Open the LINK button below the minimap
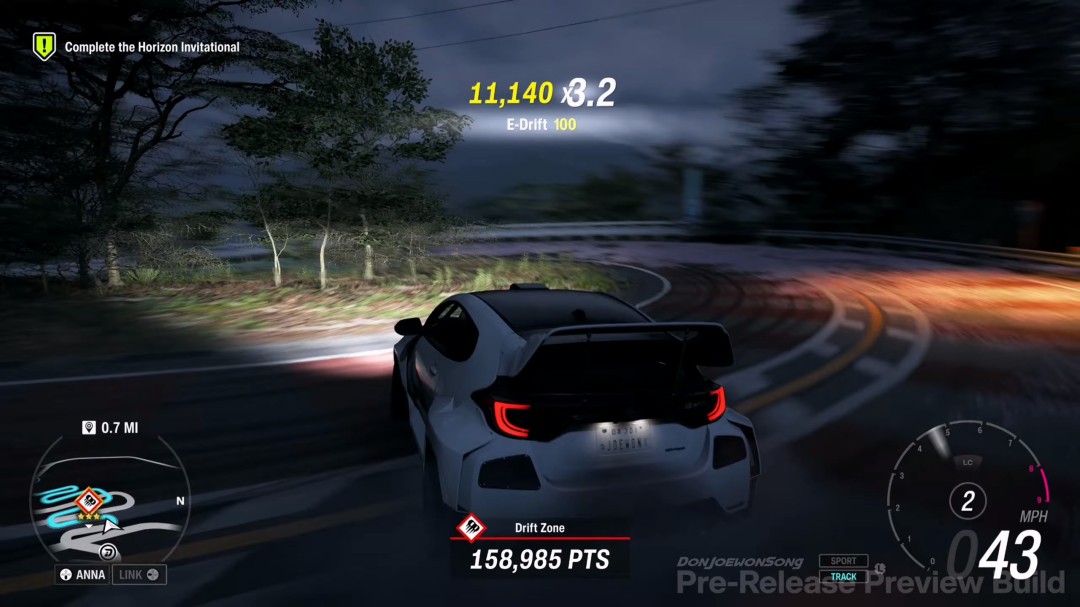 139,575
